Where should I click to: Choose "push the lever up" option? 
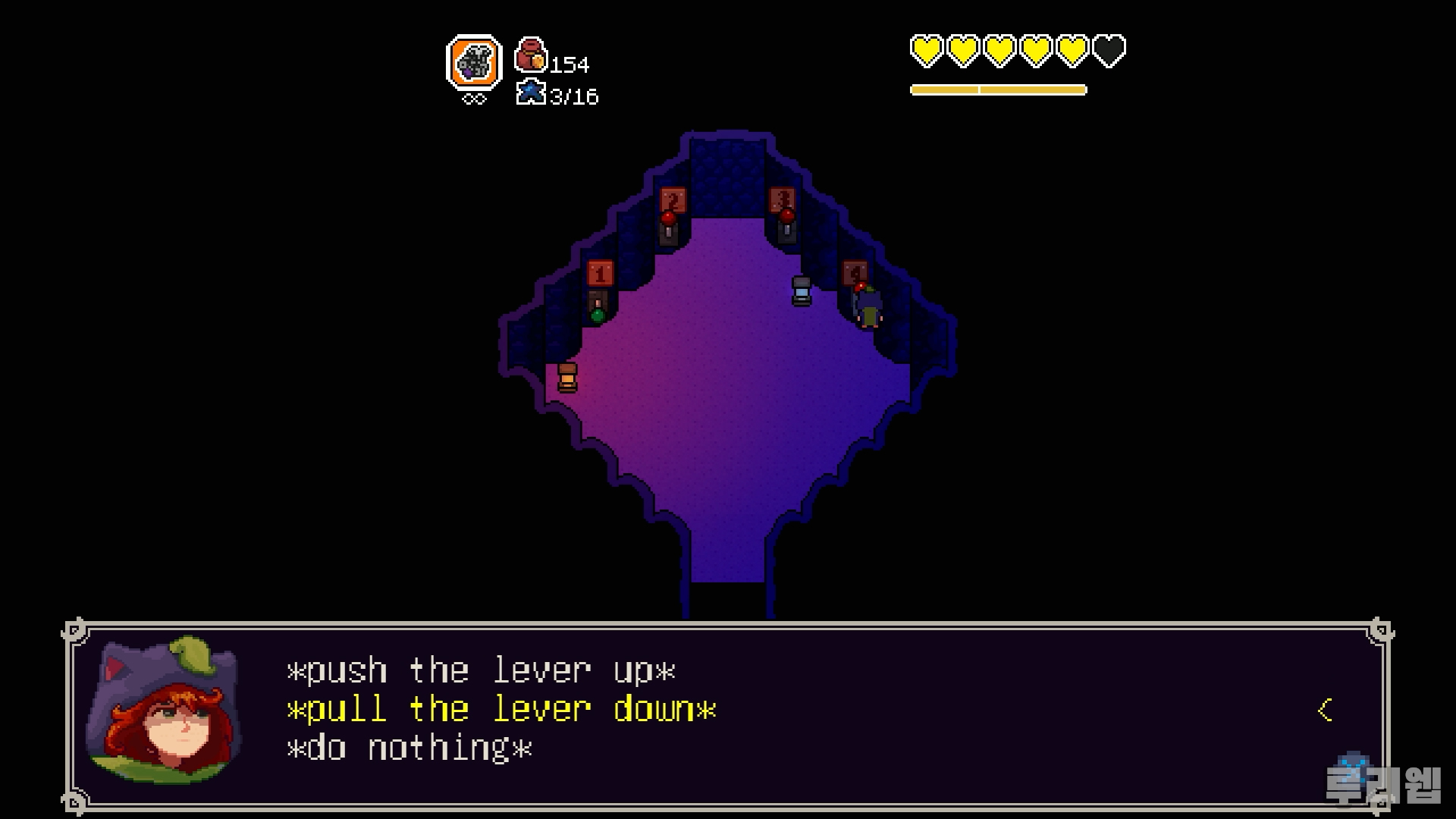(481, 671)
